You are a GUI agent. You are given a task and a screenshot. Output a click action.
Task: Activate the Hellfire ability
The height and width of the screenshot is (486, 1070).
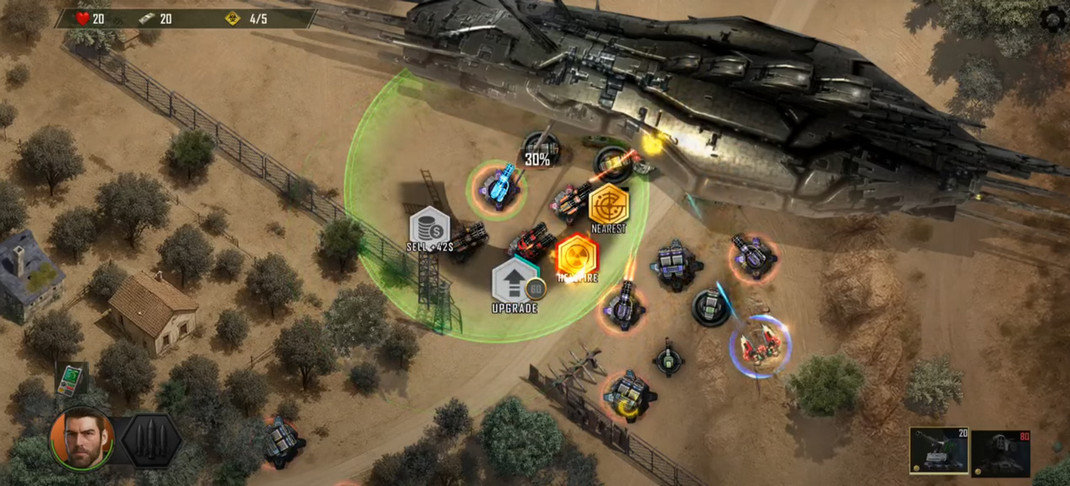click(577, 259)
